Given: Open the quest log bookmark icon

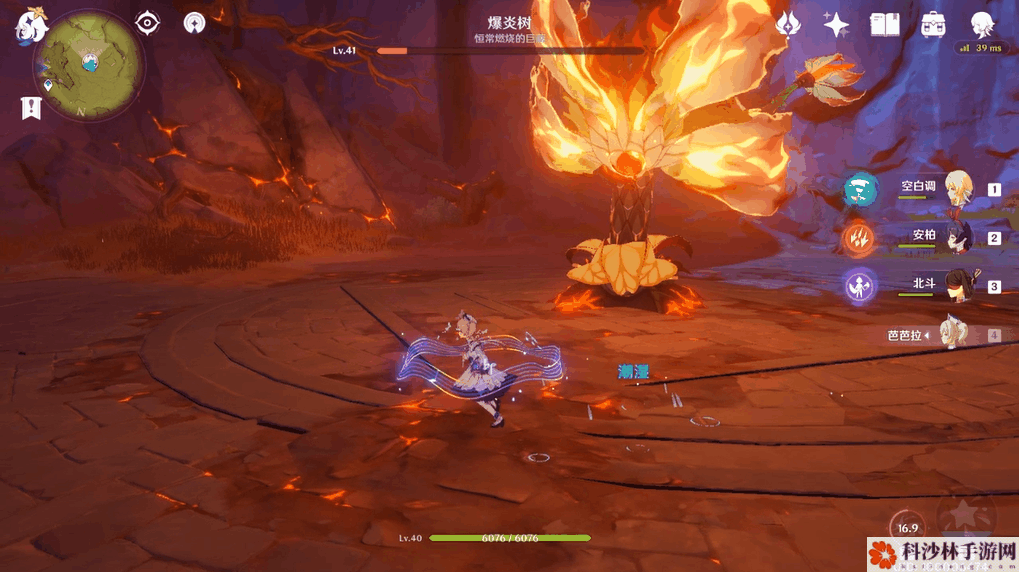Looking at the screenshot, I should [x=31, y=108].
